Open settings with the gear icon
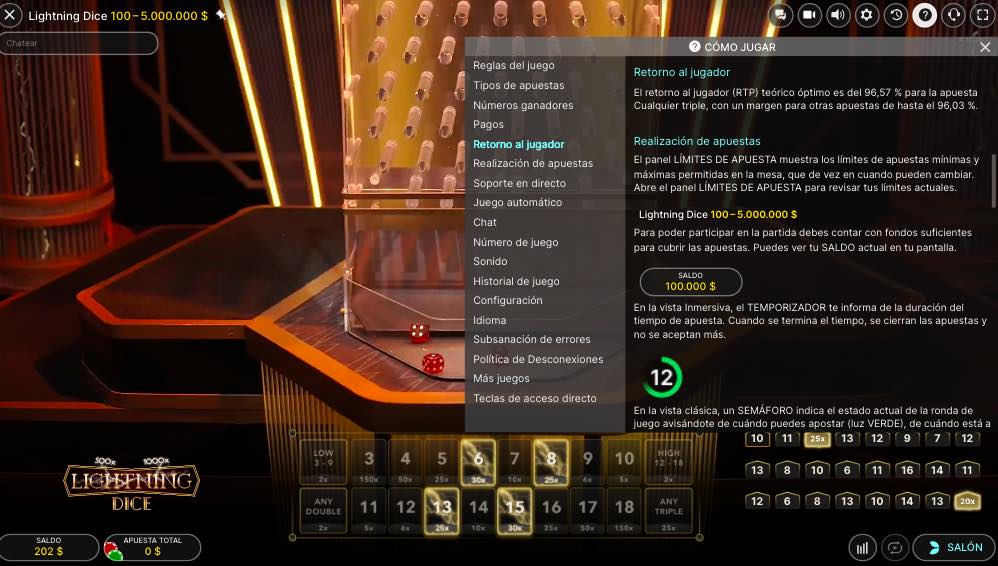Screen dimensions: 998x566 pyautogui.click(x=867, y=15)
